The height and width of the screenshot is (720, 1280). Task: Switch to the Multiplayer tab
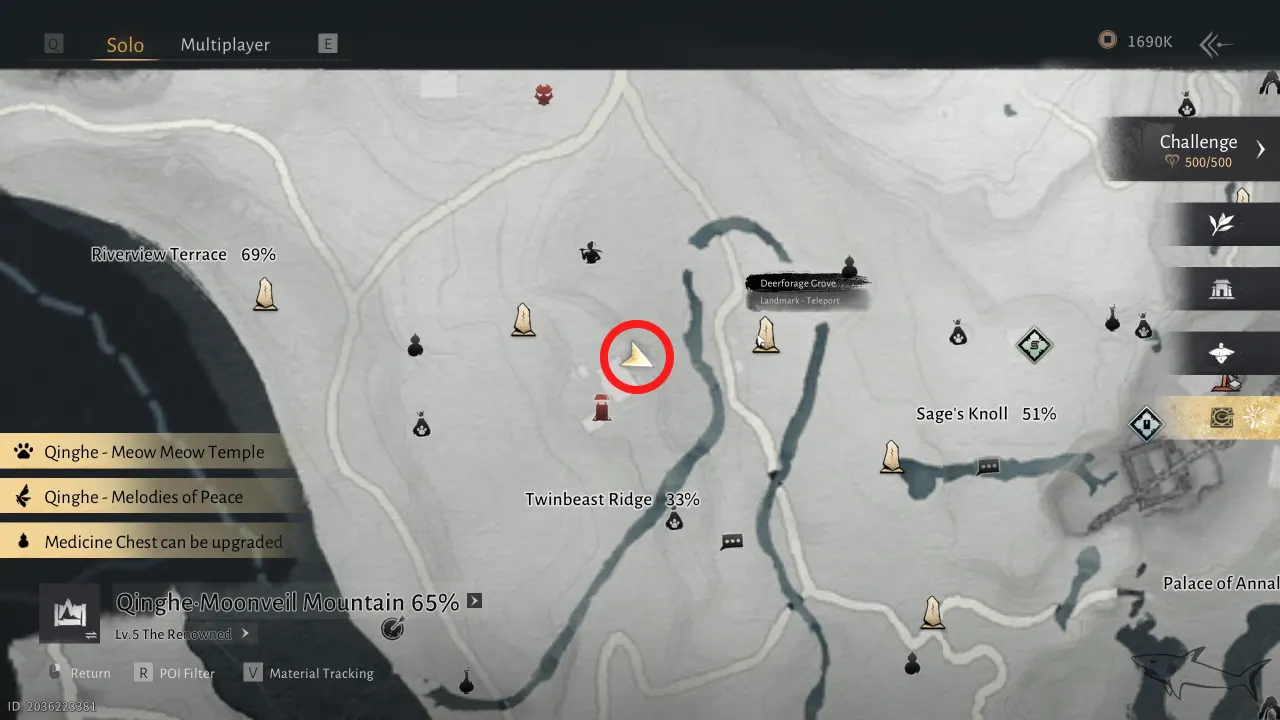tap(225, 44)
